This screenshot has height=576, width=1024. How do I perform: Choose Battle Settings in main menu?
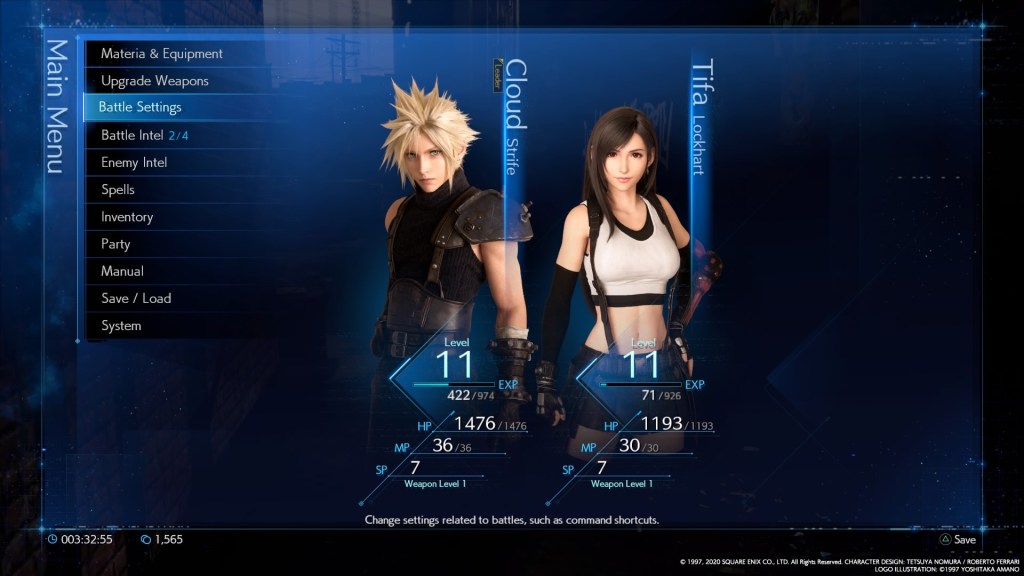140,107
